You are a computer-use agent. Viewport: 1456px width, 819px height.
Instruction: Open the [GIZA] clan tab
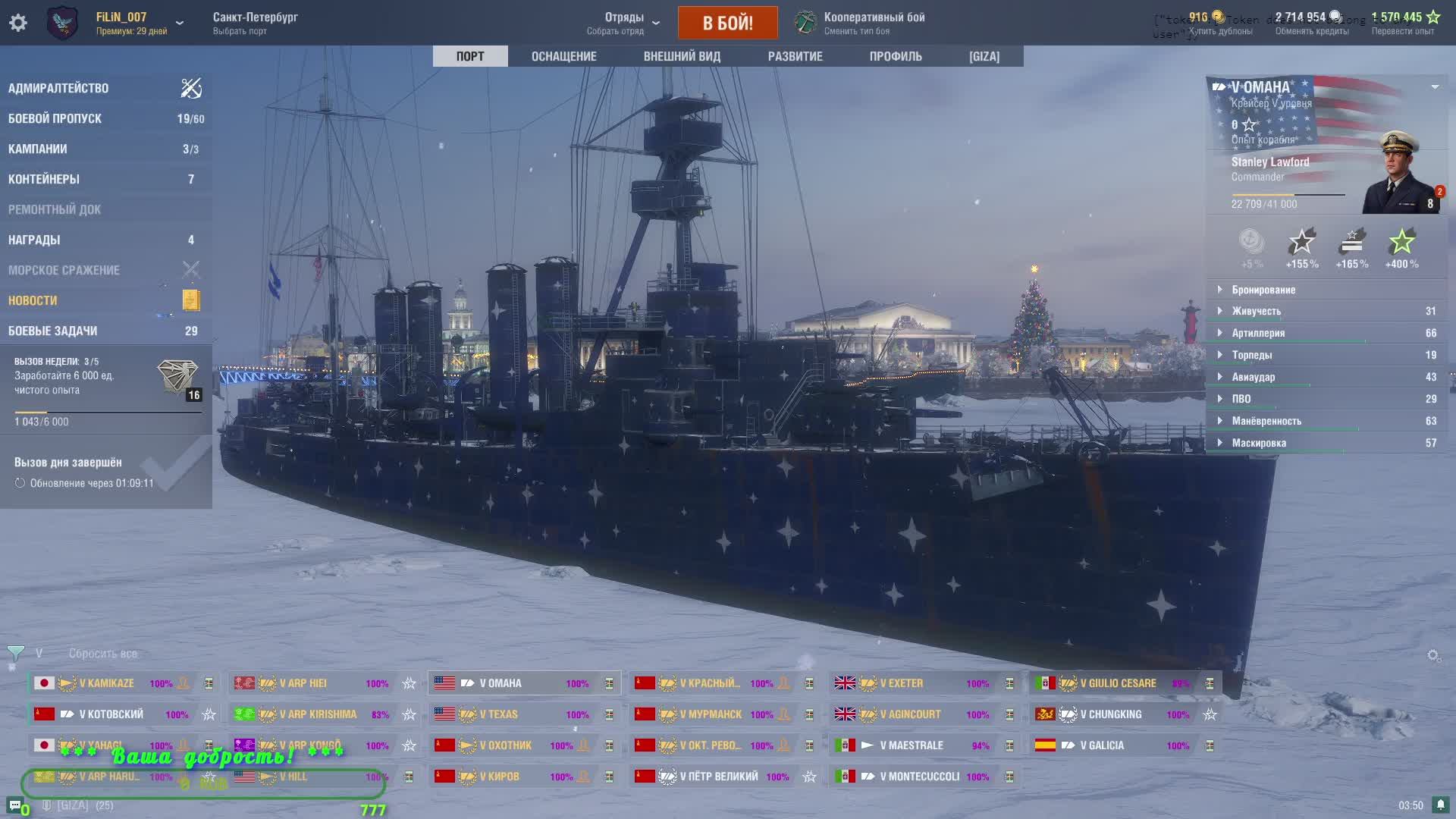click(x=984, y=56)
